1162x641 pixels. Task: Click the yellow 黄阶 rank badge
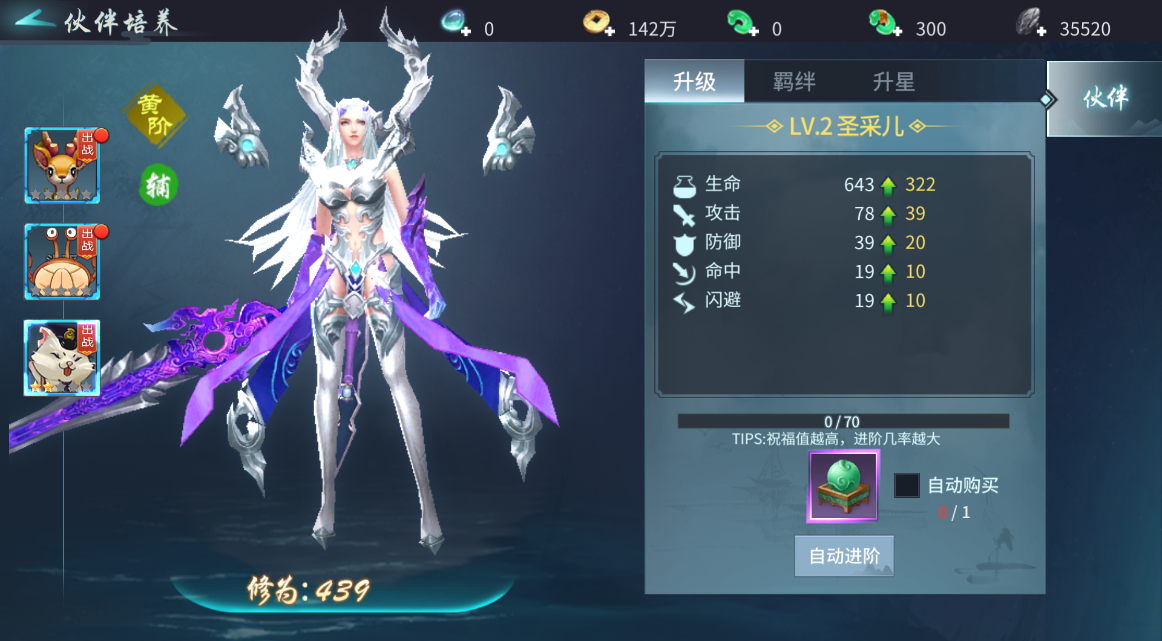153,115
